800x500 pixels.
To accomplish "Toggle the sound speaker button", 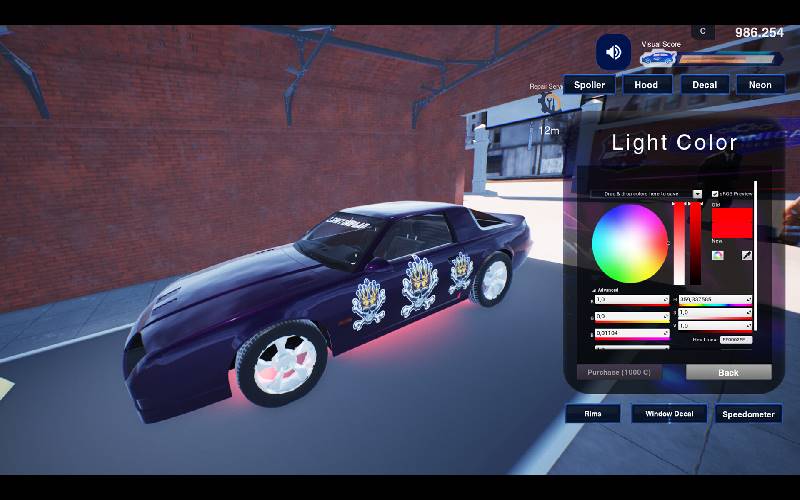I will (x=613, y=52).
